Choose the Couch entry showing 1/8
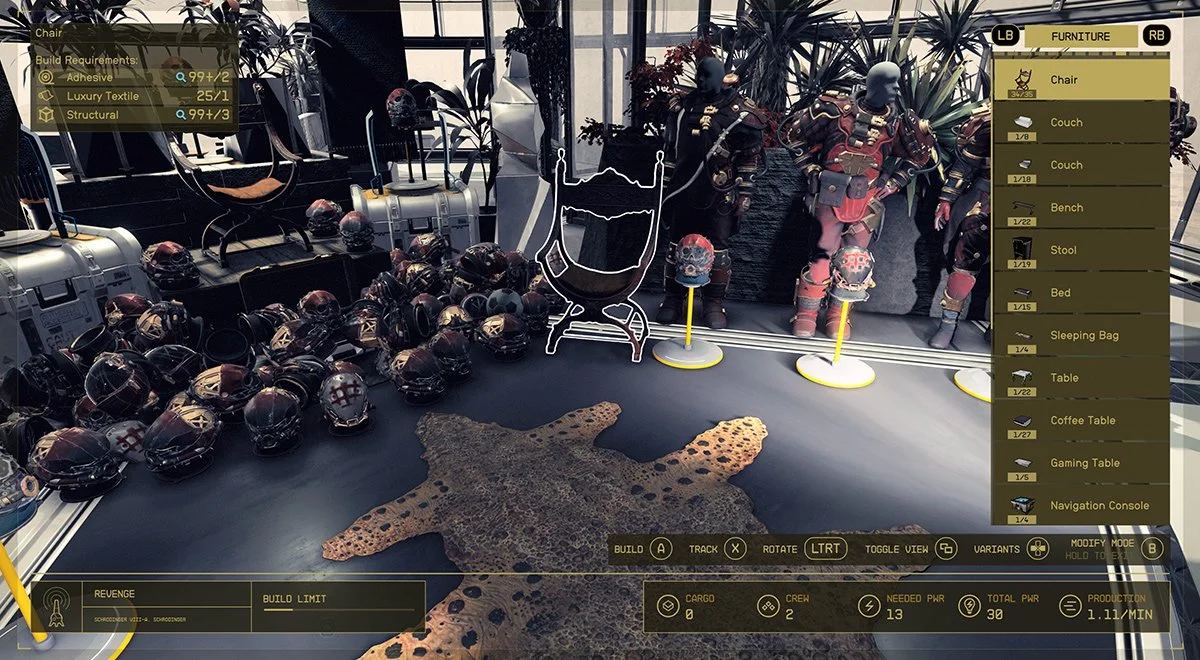The width and height of the screenshot is (1200, 660). click(x=1080, y=122)
